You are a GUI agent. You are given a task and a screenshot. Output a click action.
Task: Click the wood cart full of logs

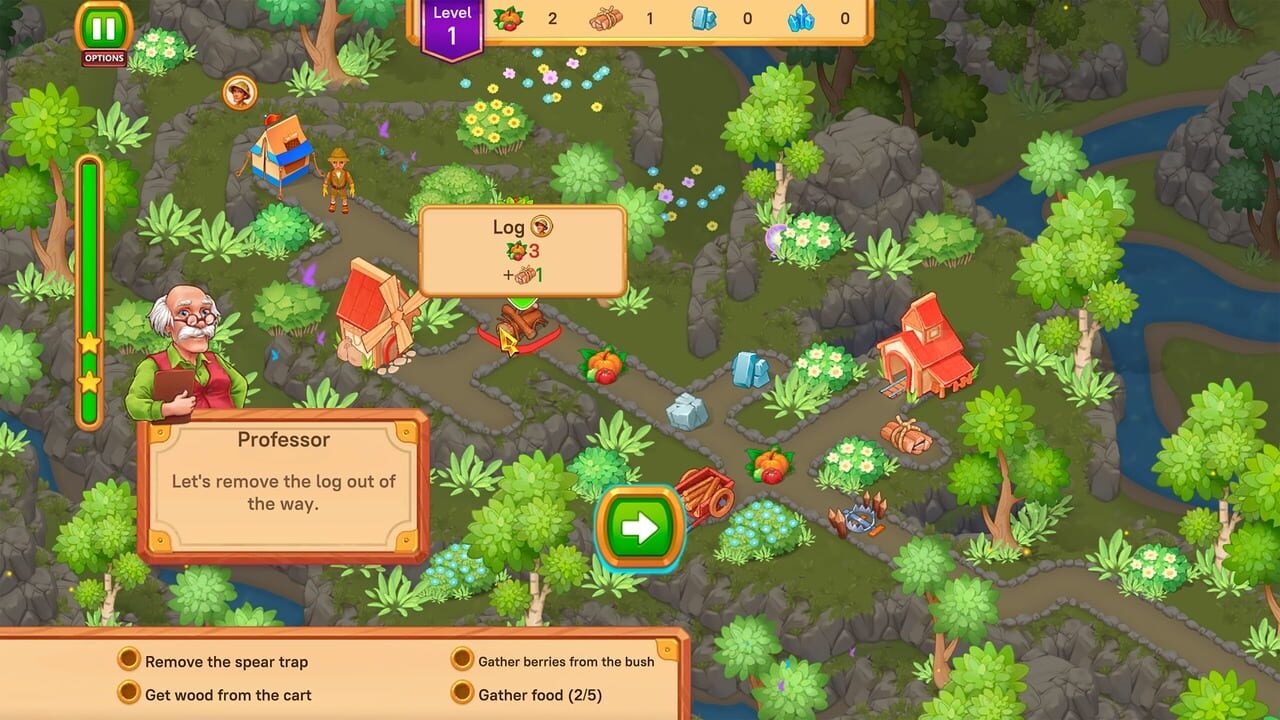pos(706,490)
